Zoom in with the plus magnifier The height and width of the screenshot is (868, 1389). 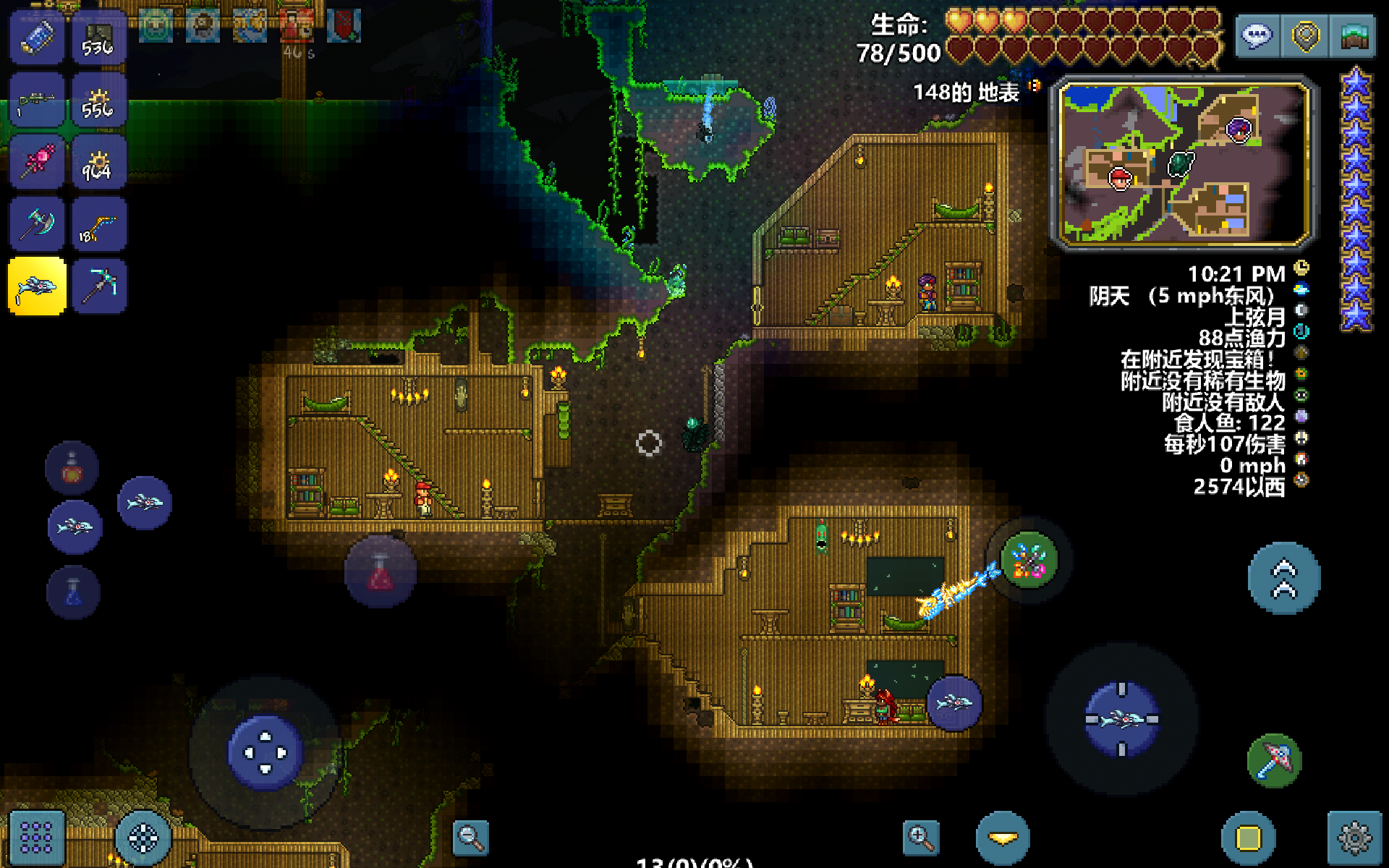pyautogui.click(x=921, y=838)
